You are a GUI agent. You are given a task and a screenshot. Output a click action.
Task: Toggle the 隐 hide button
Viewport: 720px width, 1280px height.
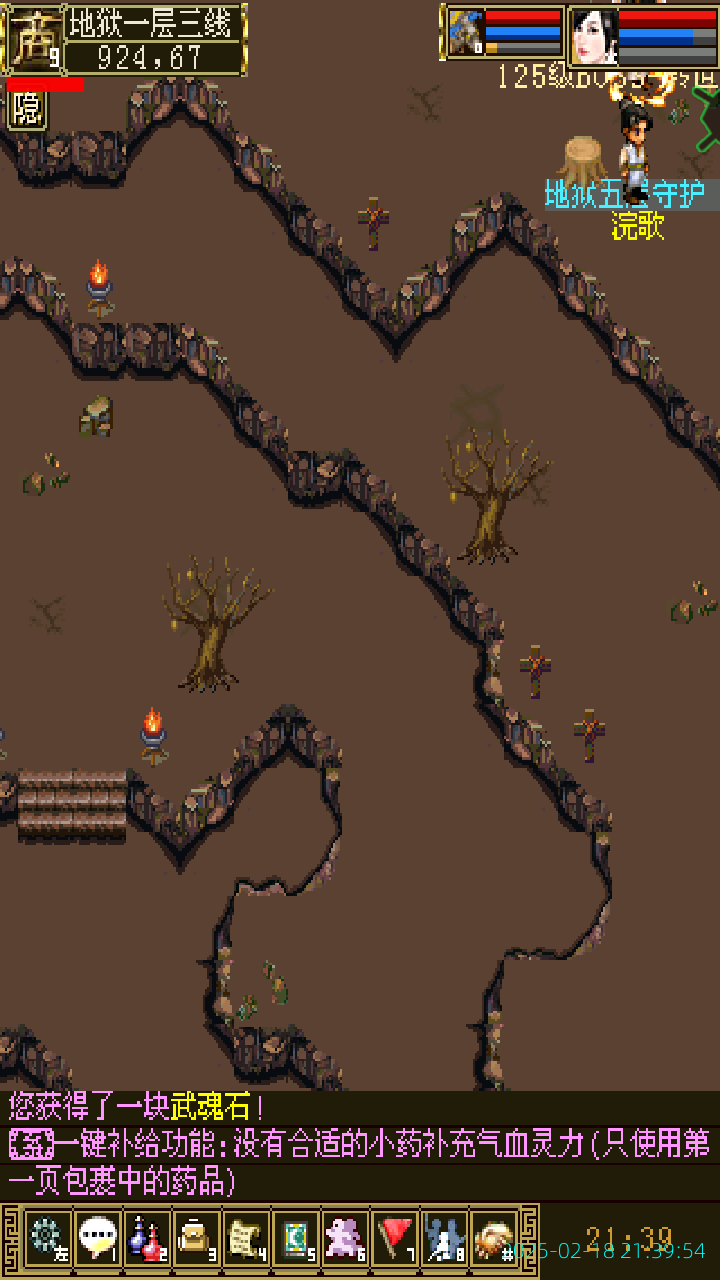coord(27,109)
